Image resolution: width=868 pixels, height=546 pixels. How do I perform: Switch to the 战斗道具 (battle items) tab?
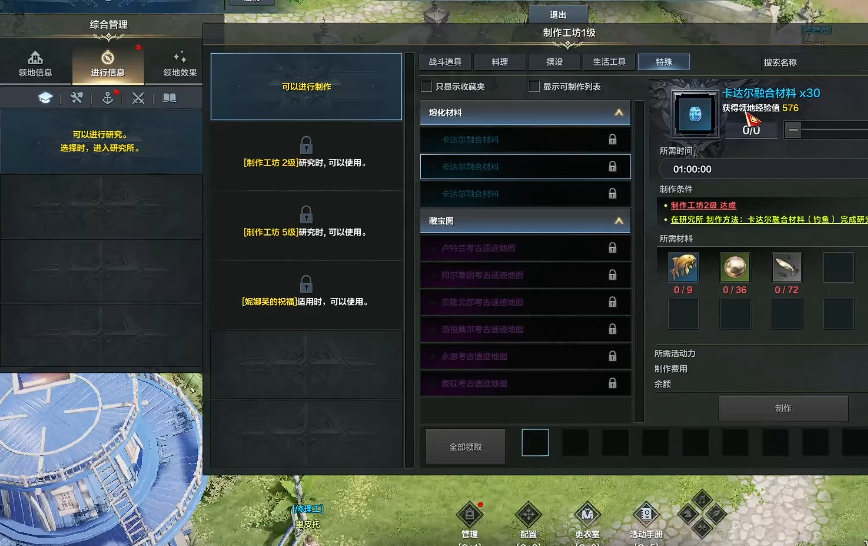445,62
